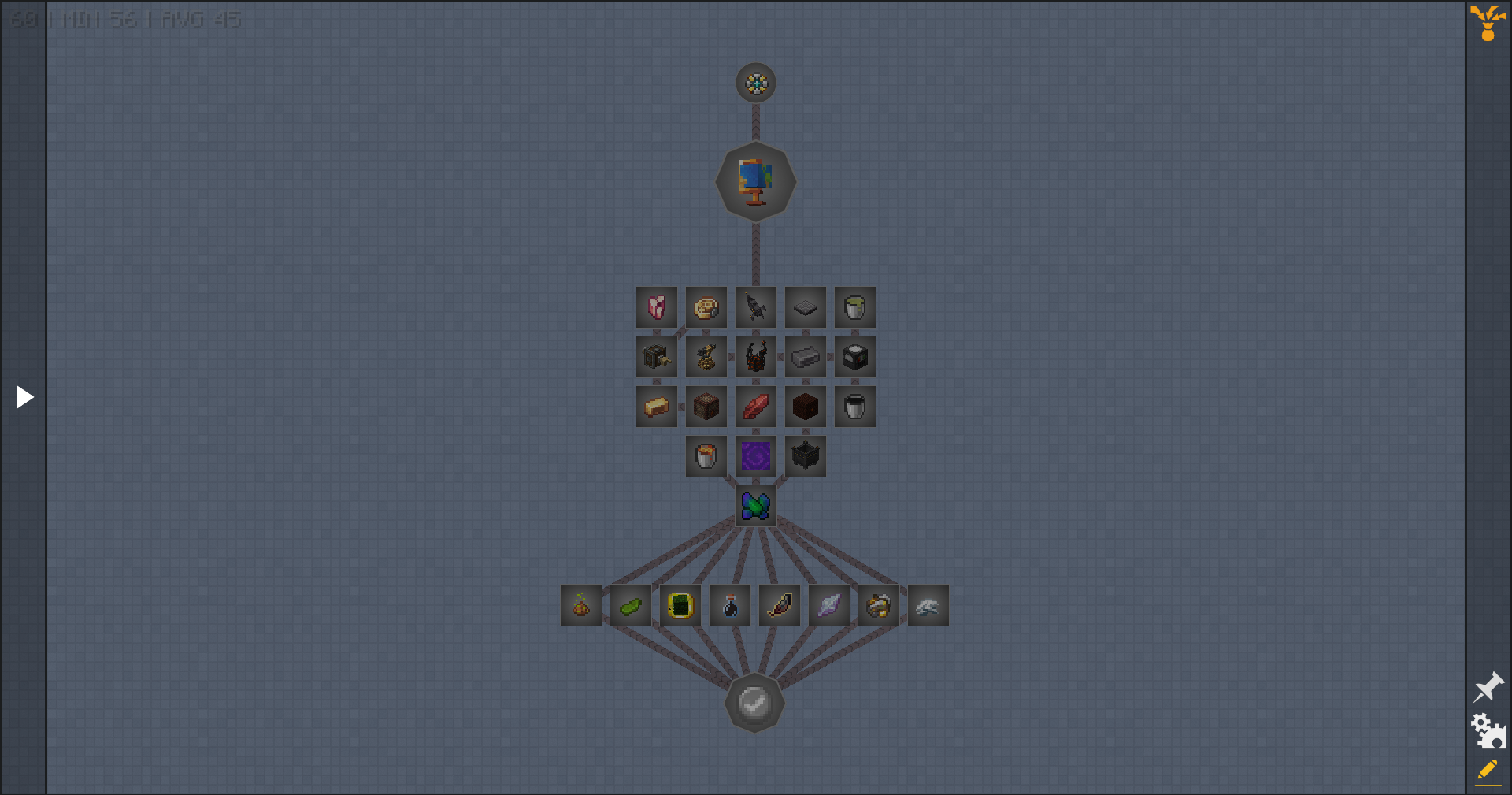The height and width of the screenshot is (795, 1512).
Task: Click the dolphin advancement icon
Action: 928,605
